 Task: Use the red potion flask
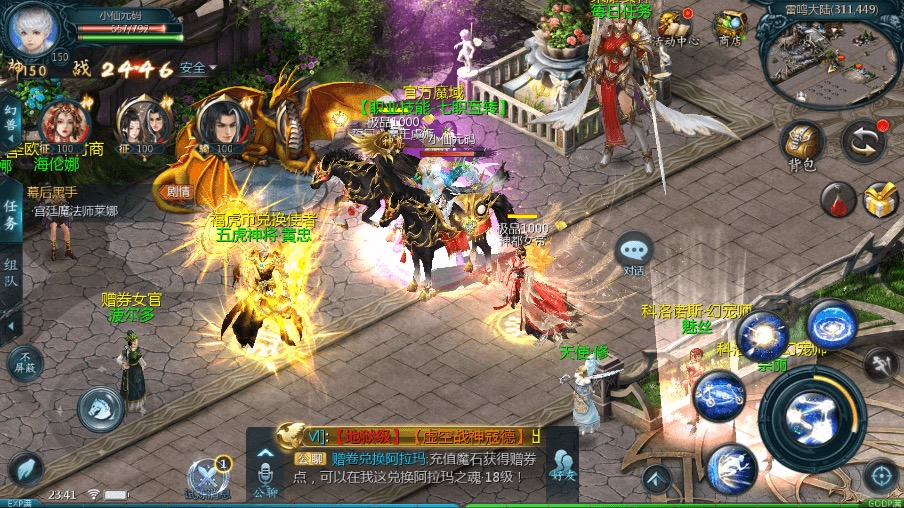[838, 200]
